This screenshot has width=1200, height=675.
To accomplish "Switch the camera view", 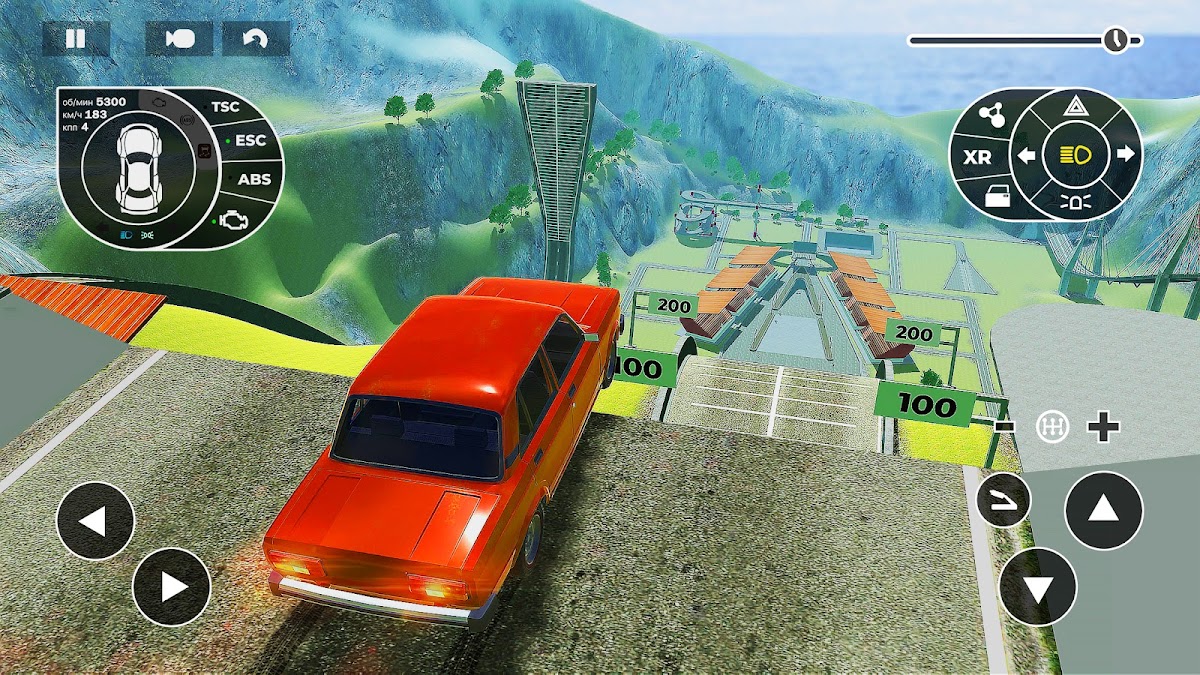I will tap(179, 39).
